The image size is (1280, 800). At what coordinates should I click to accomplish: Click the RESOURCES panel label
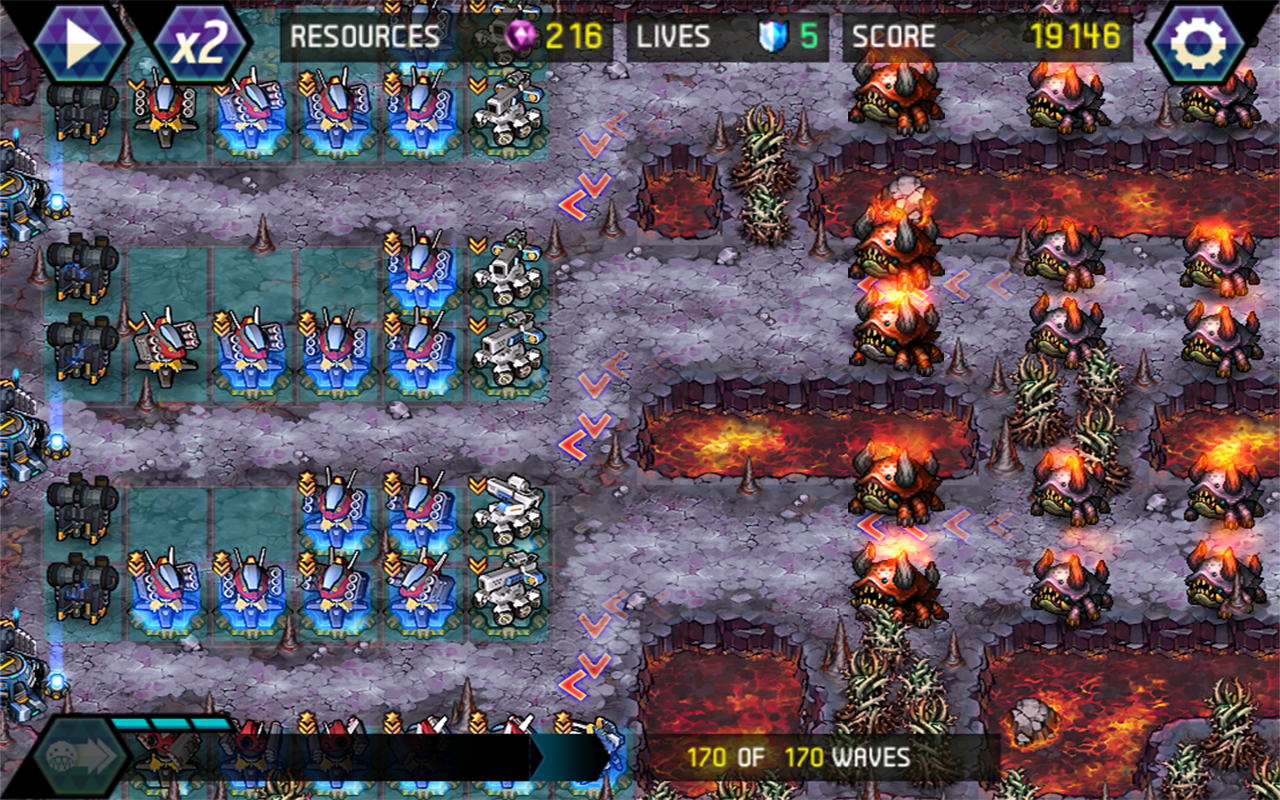coord(364,35)
